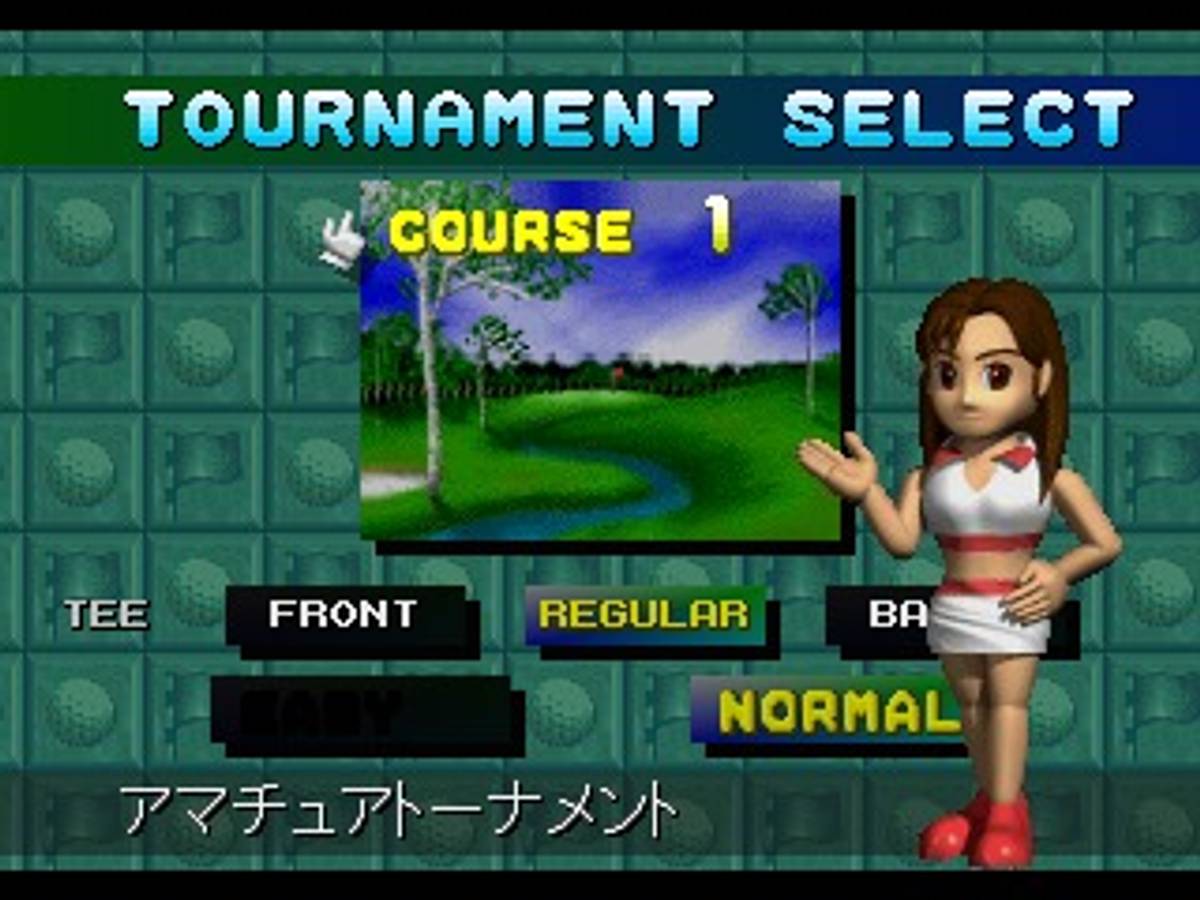1200x900 pixels.
Task: Pick the REGULAR tee option
Action: (644, 614)
